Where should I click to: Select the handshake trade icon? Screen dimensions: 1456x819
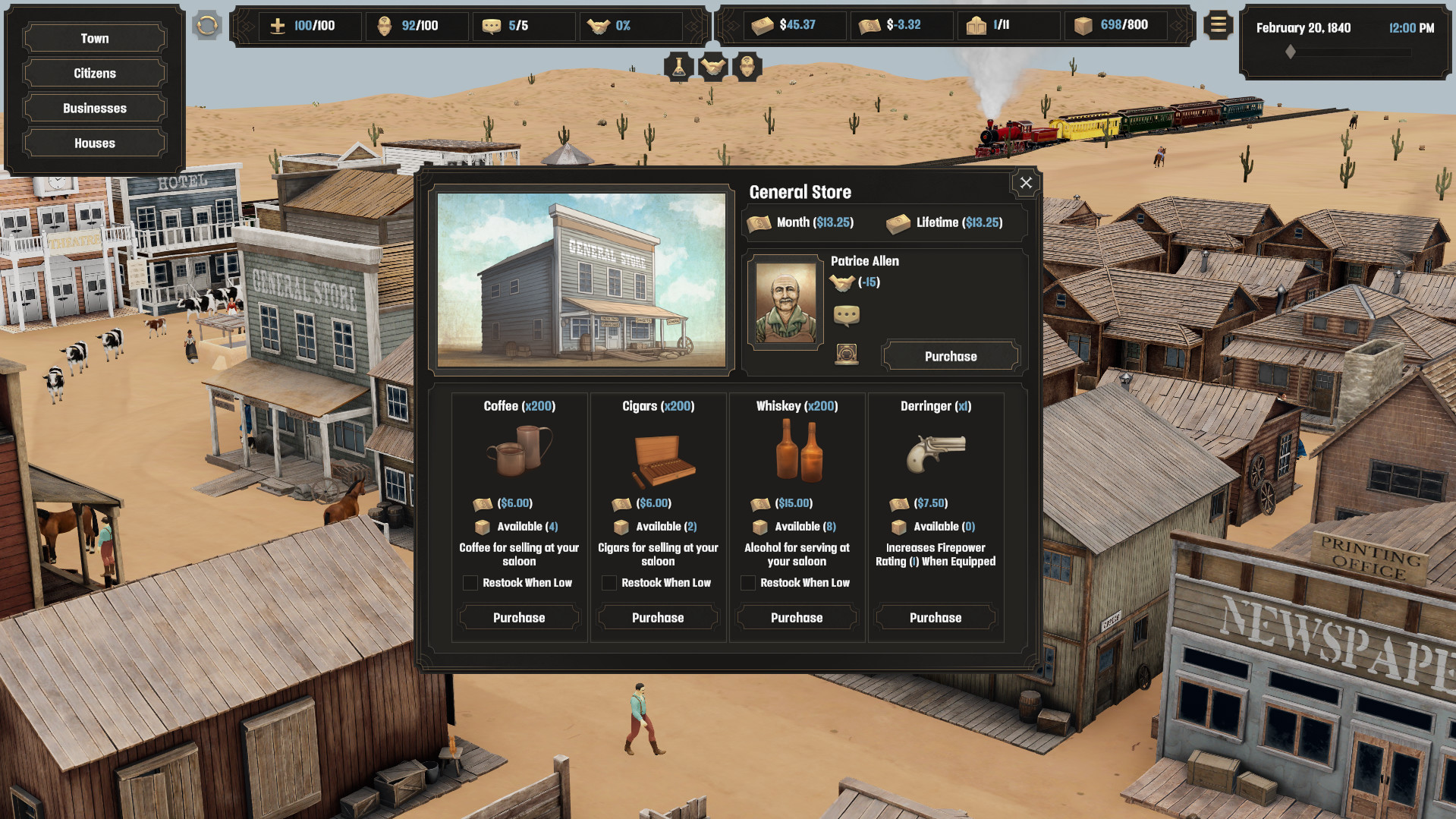[712, 67]
